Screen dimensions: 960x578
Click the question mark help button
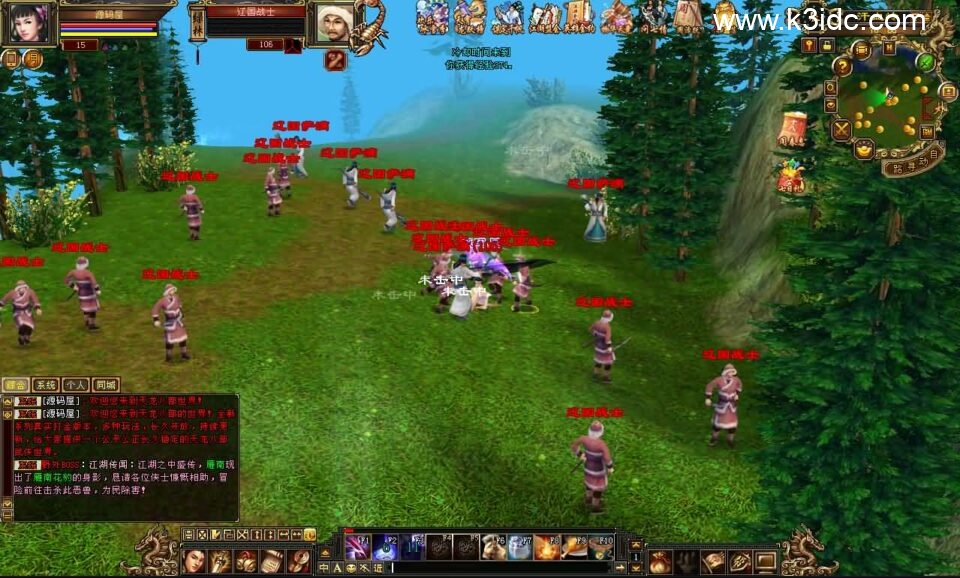pos(843,67)
